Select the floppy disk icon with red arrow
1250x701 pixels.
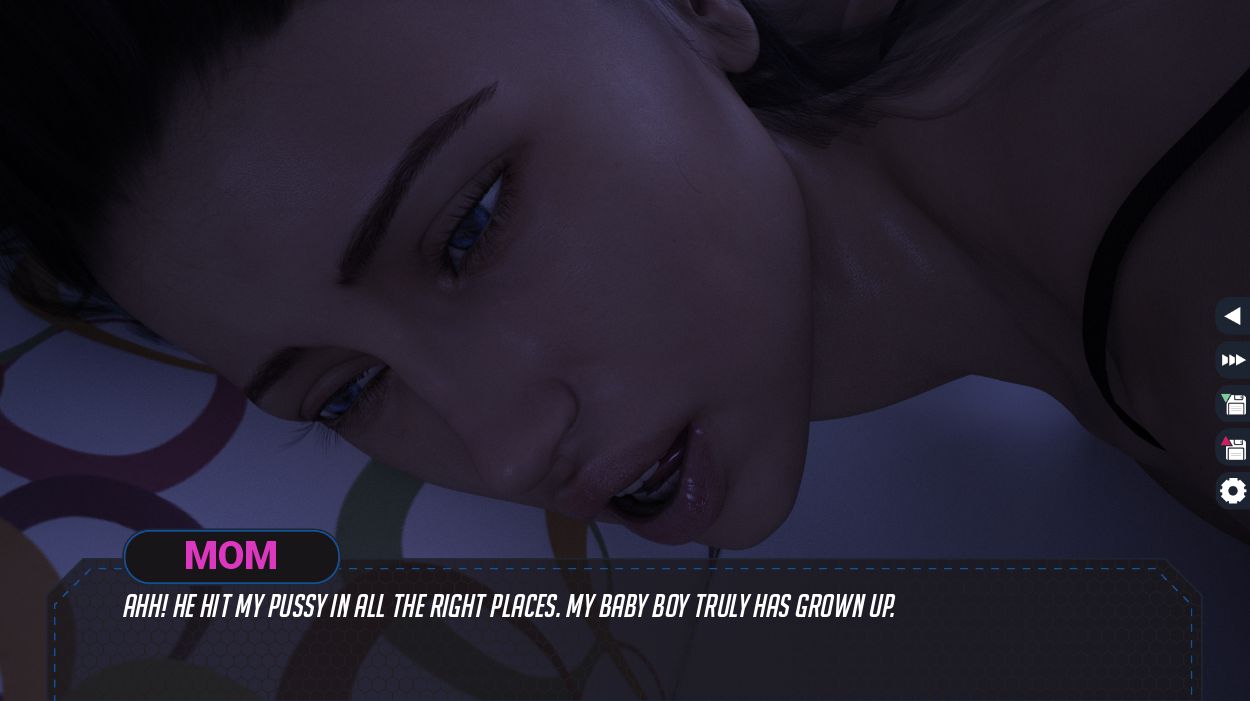1233,448
